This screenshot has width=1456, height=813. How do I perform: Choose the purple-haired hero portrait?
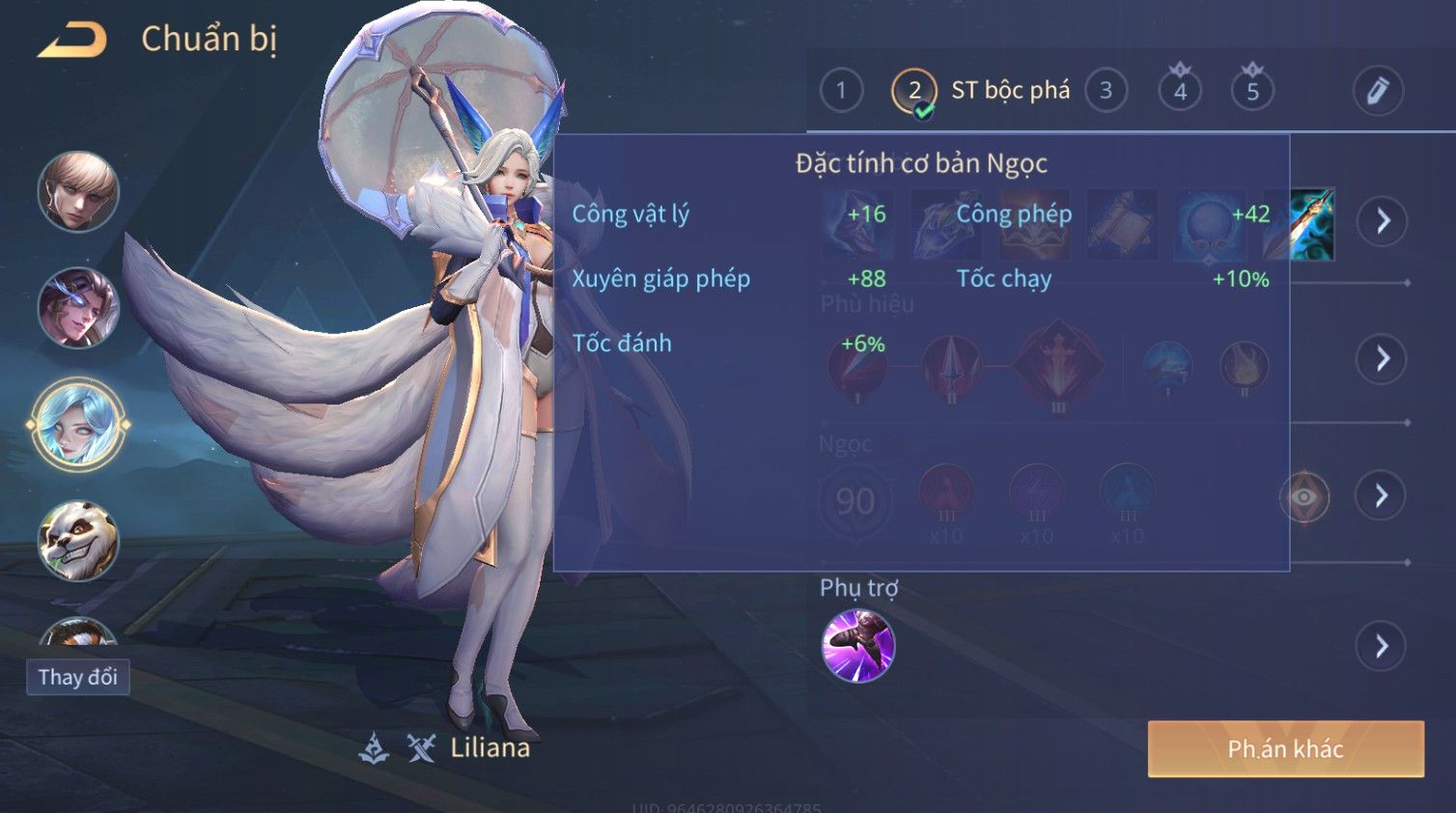tap(78, 308)
